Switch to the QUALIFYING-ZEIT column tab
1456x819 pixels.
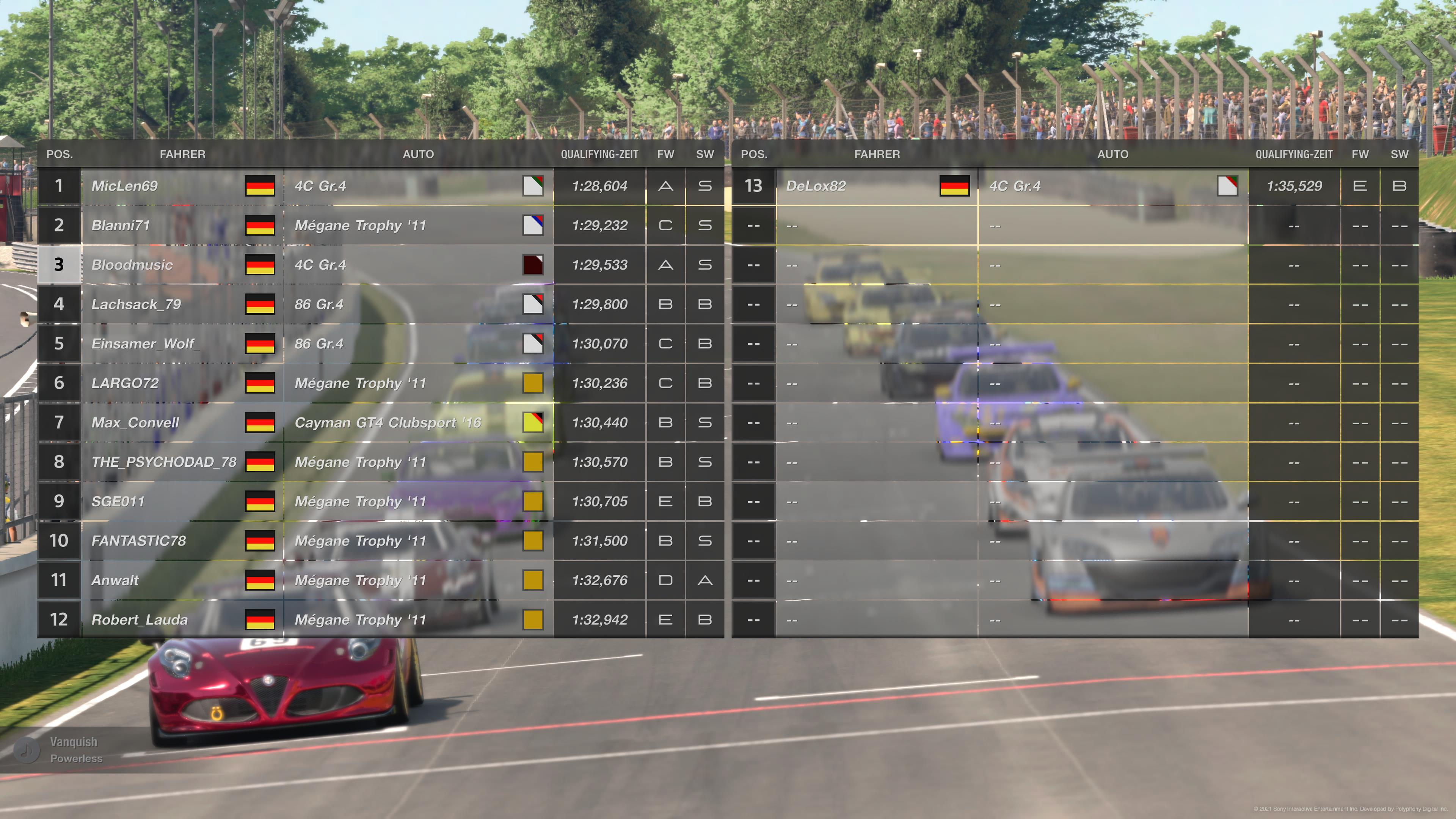coord(600,154)
